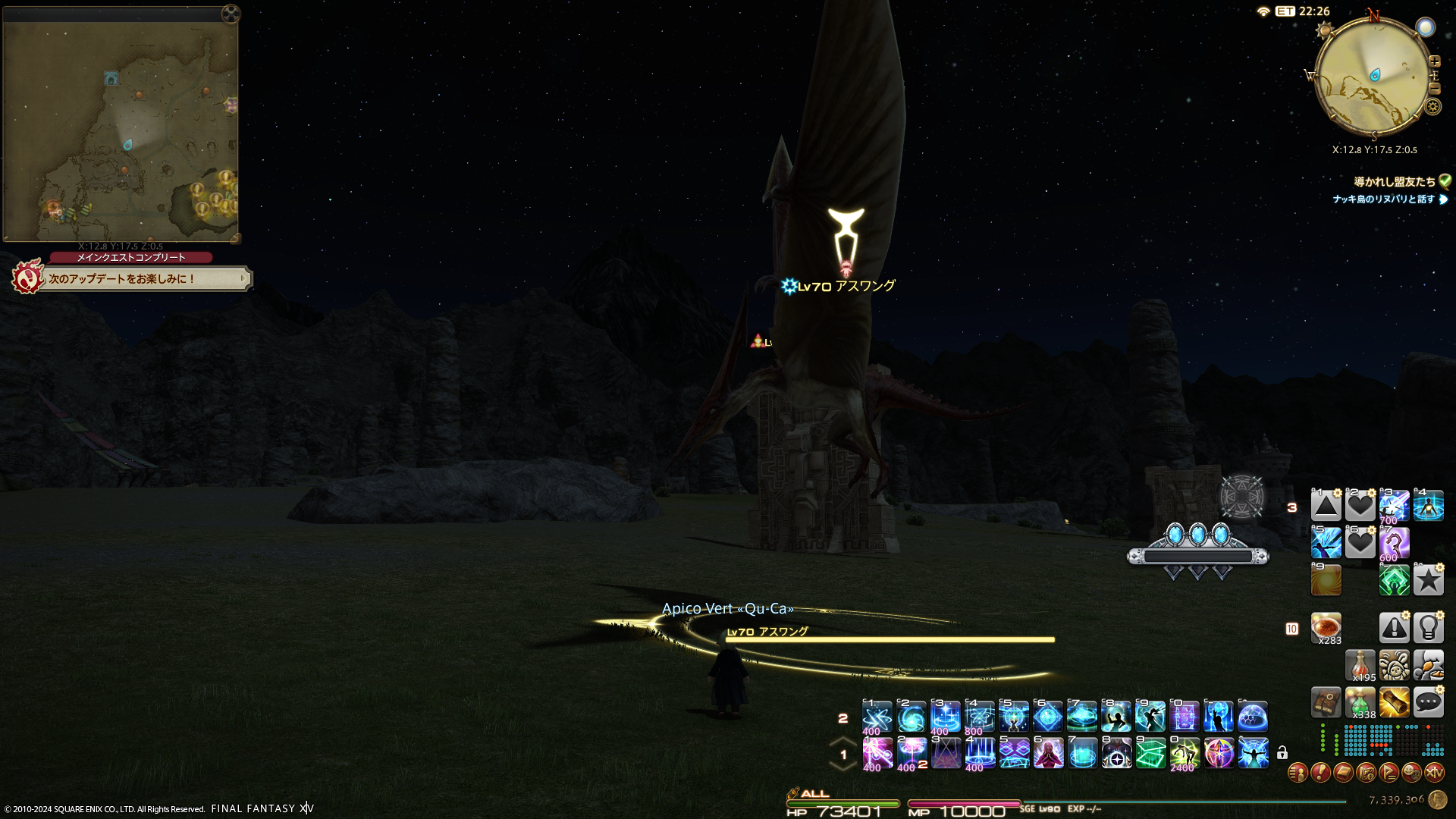Screen dimensions: 1456x819
Task: Open minimap settings gear button
Action: (1432, 106)
